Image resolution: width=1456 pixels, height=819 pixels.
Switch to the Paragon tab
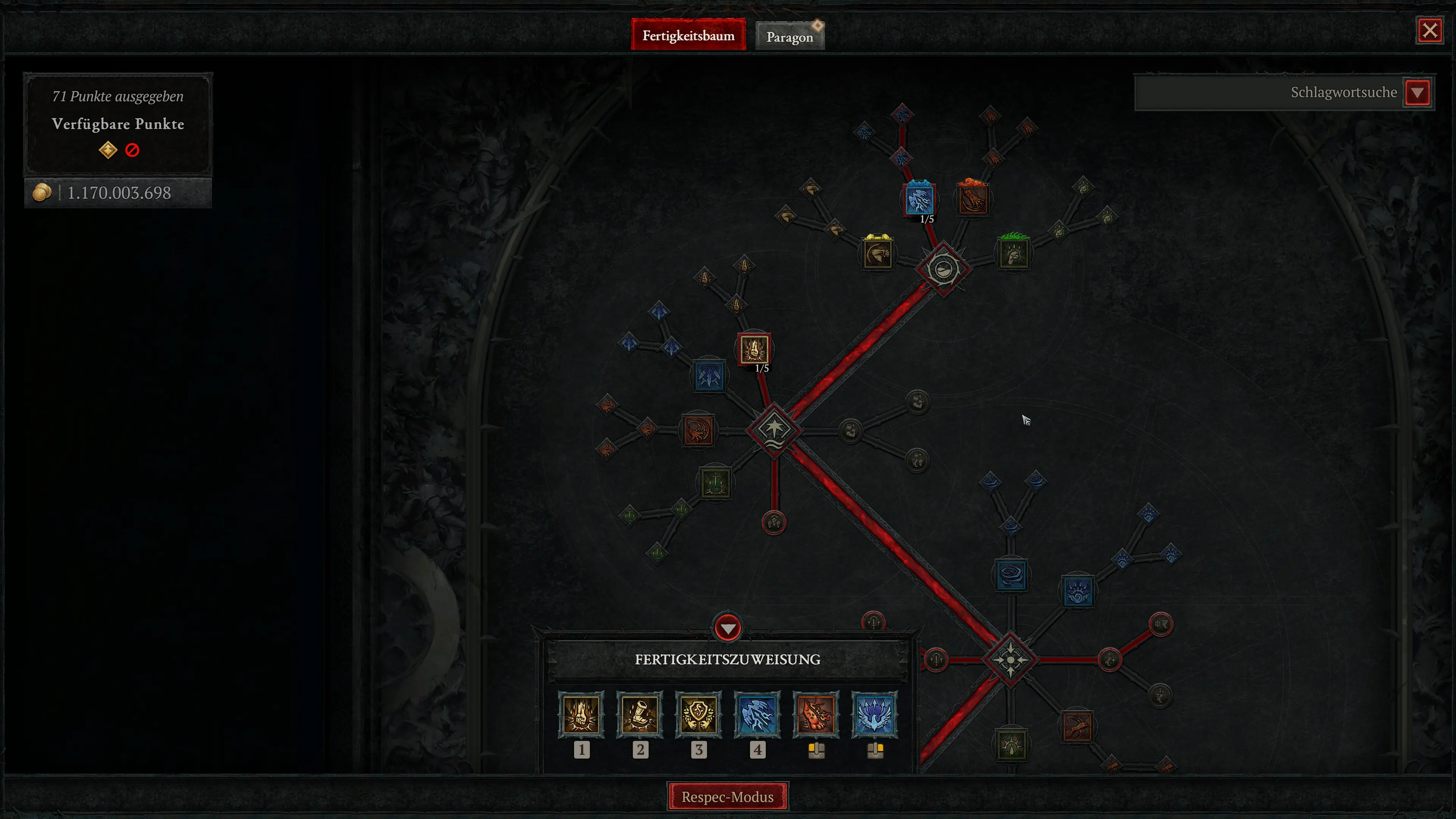point(789,36)
